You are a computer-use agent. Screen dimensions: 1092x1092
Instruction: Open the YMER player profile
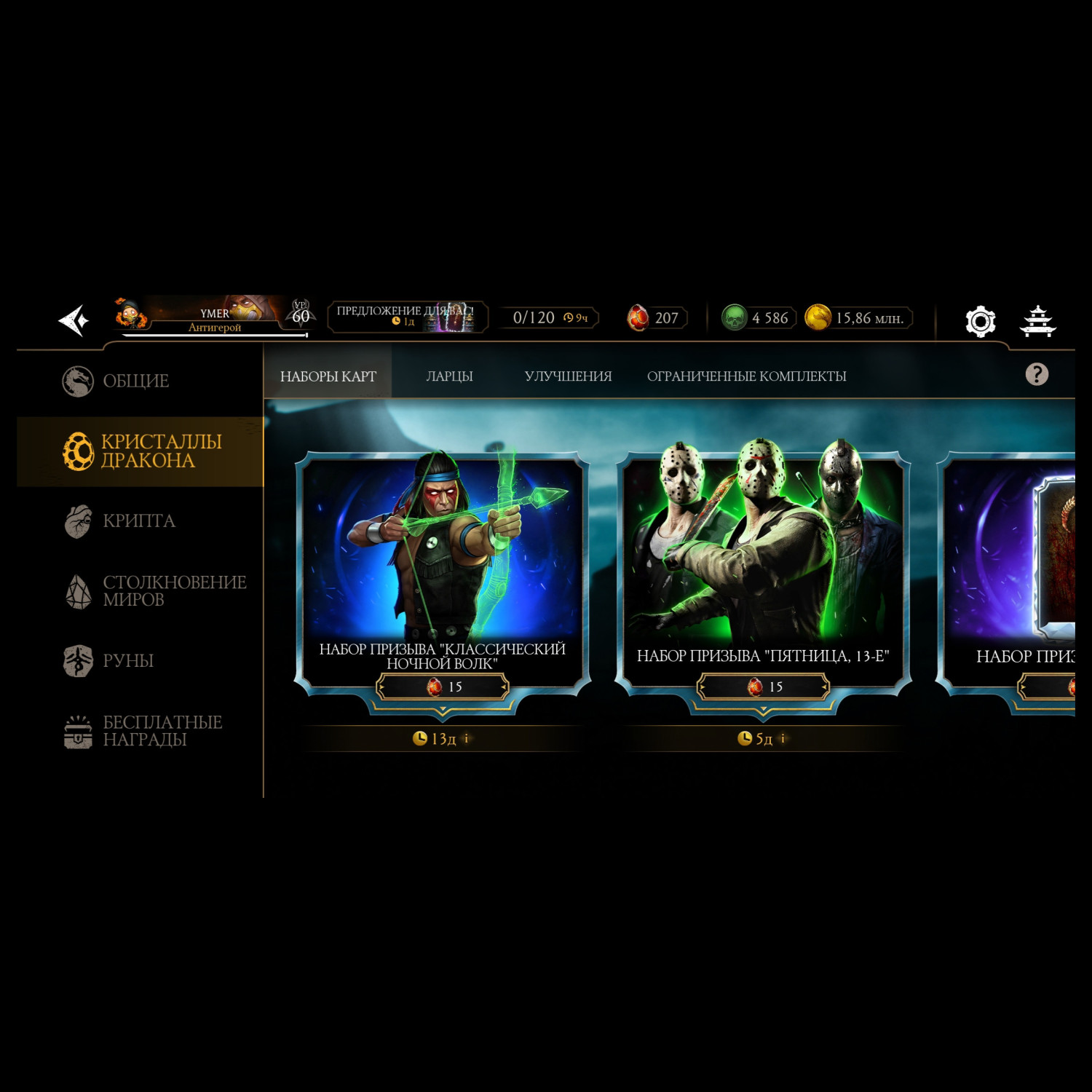(x=211, y=317)
